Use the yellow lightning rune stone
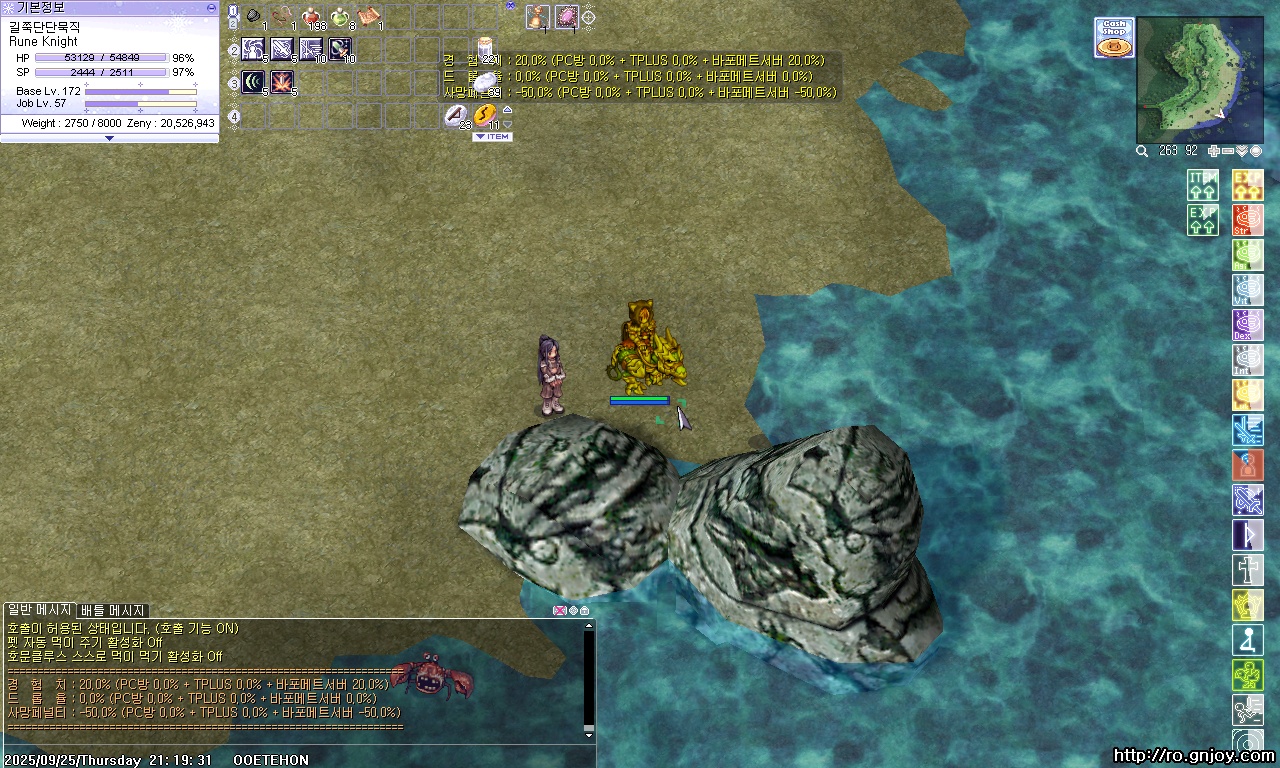The image size is (1280, 768). [485, 115]
